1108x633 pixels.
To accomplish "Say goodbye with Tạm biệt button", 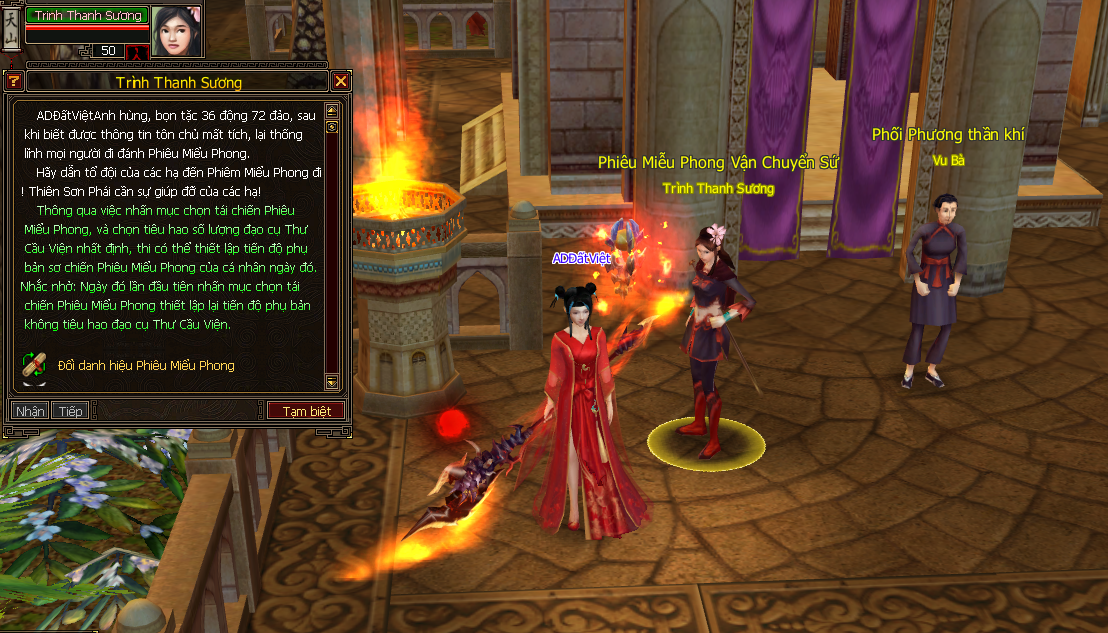I will [306, 411].
